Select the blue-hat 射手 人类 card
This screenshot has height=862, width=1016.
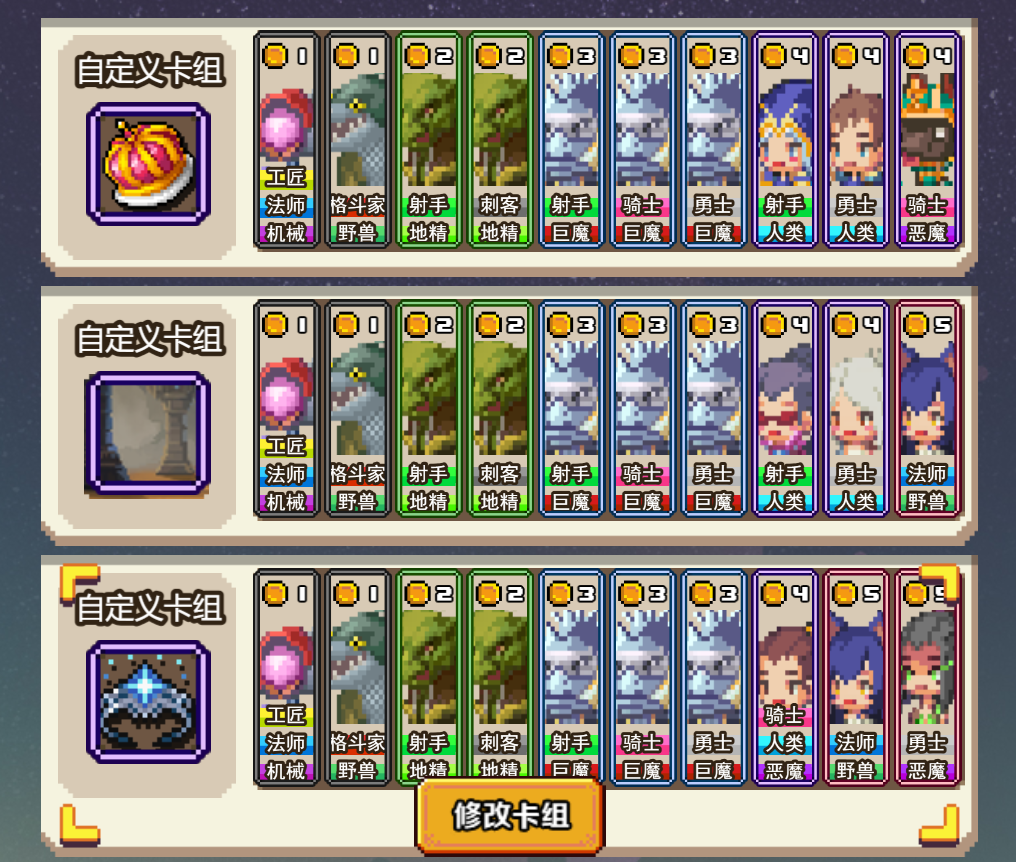point(785,140)
